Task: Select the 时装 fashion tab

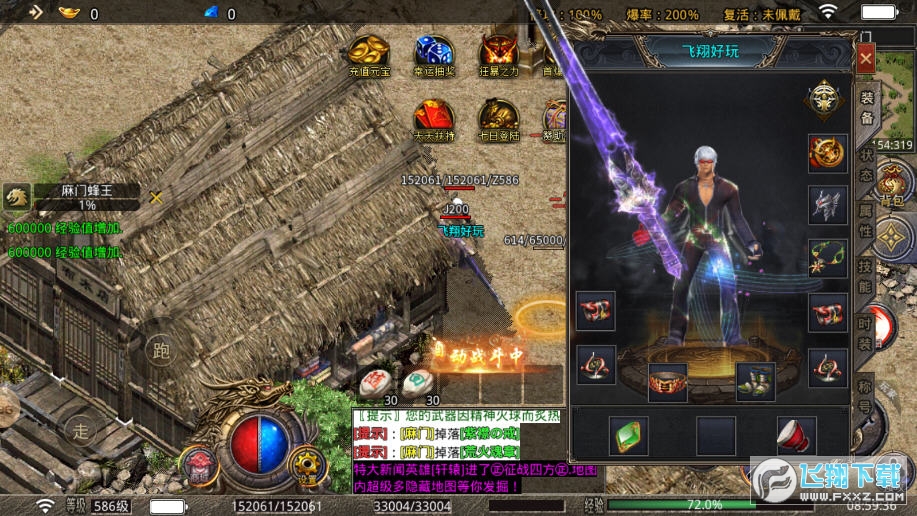Action: (x=866, y=336)
